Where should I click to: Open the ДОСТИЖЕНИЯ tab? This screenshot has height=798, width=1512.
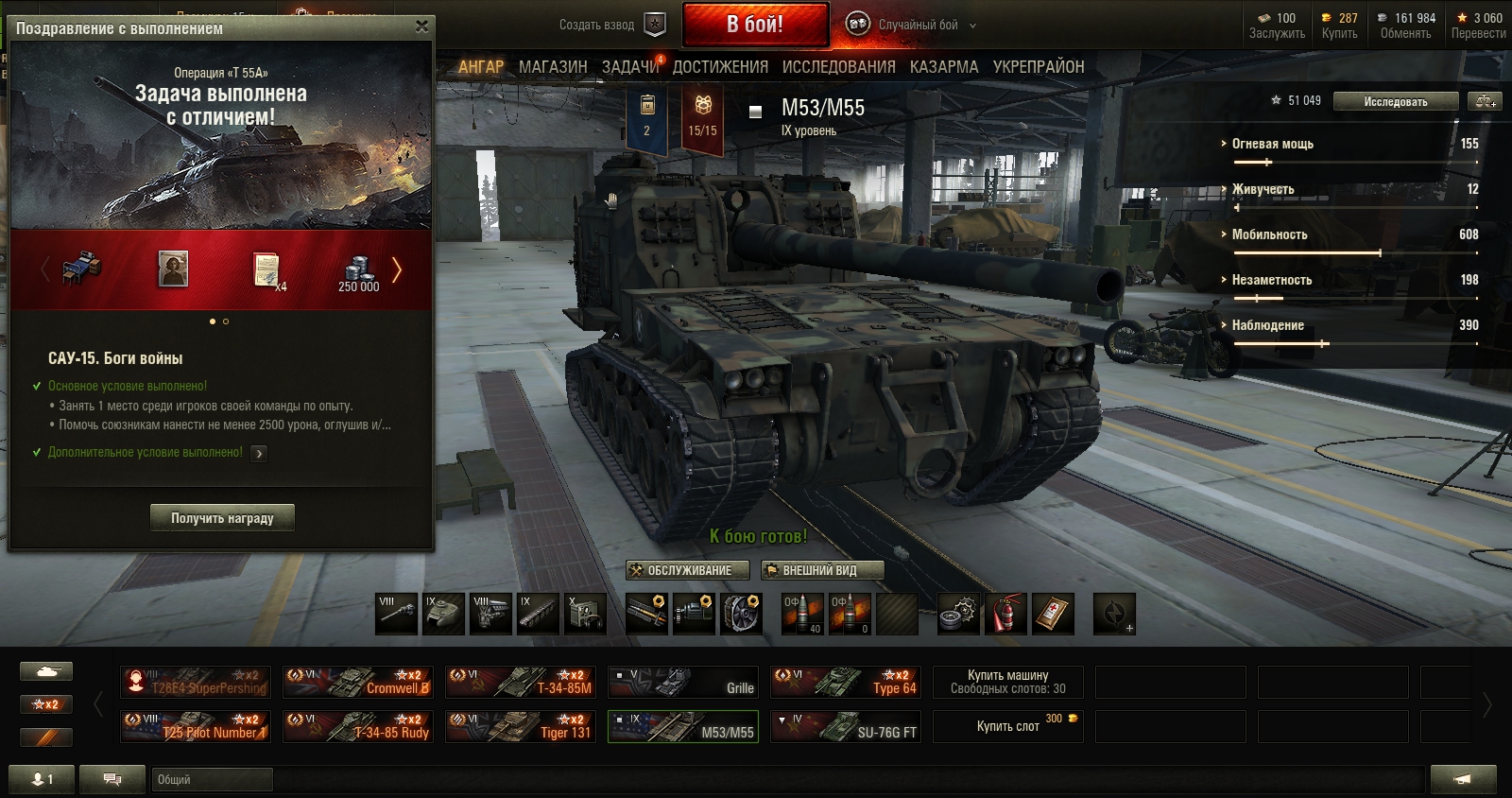tap(720, 67)
